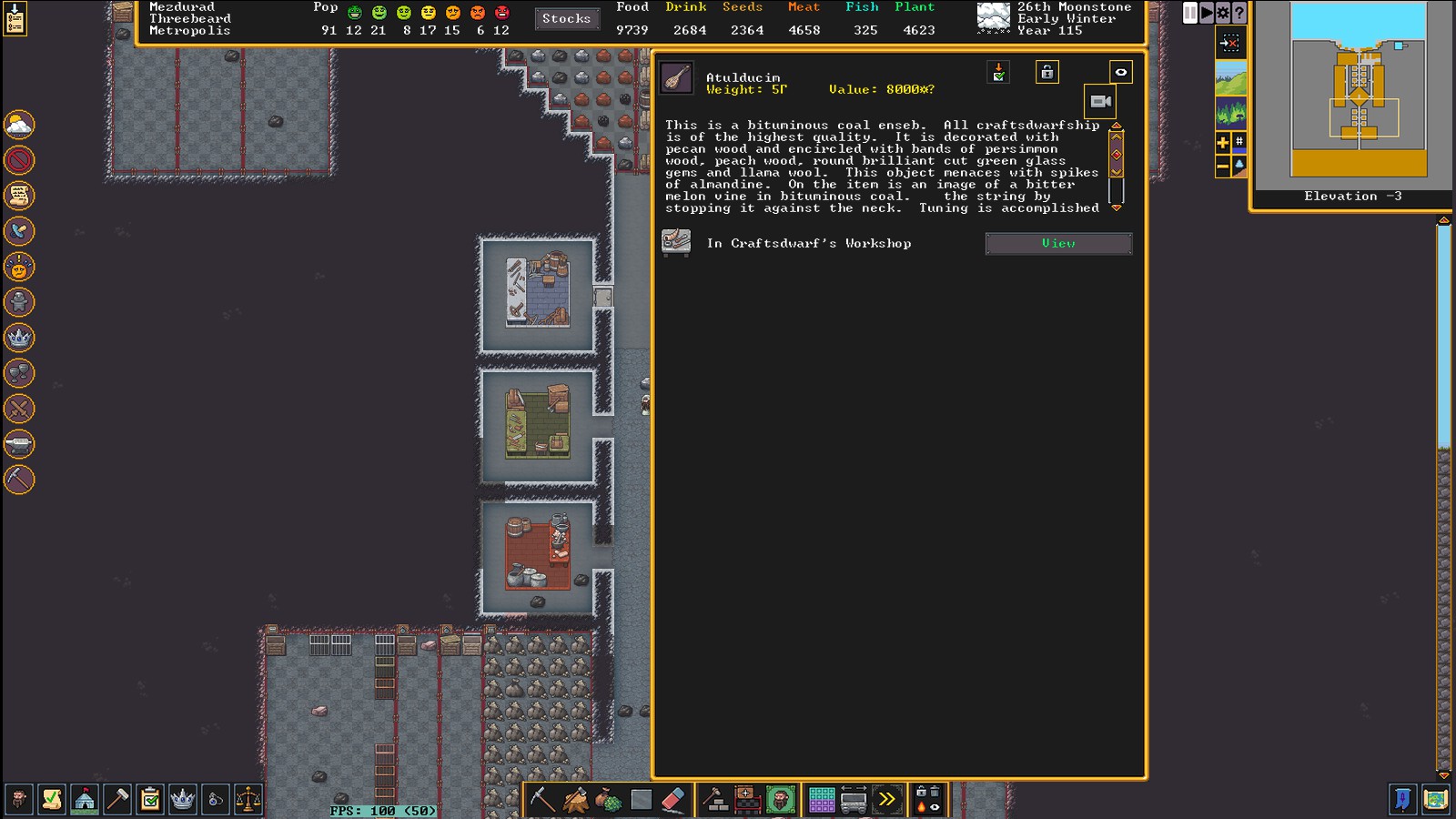Open the question mark help
Viewport: 1456px width, 819px height.
coord(1239,13)
